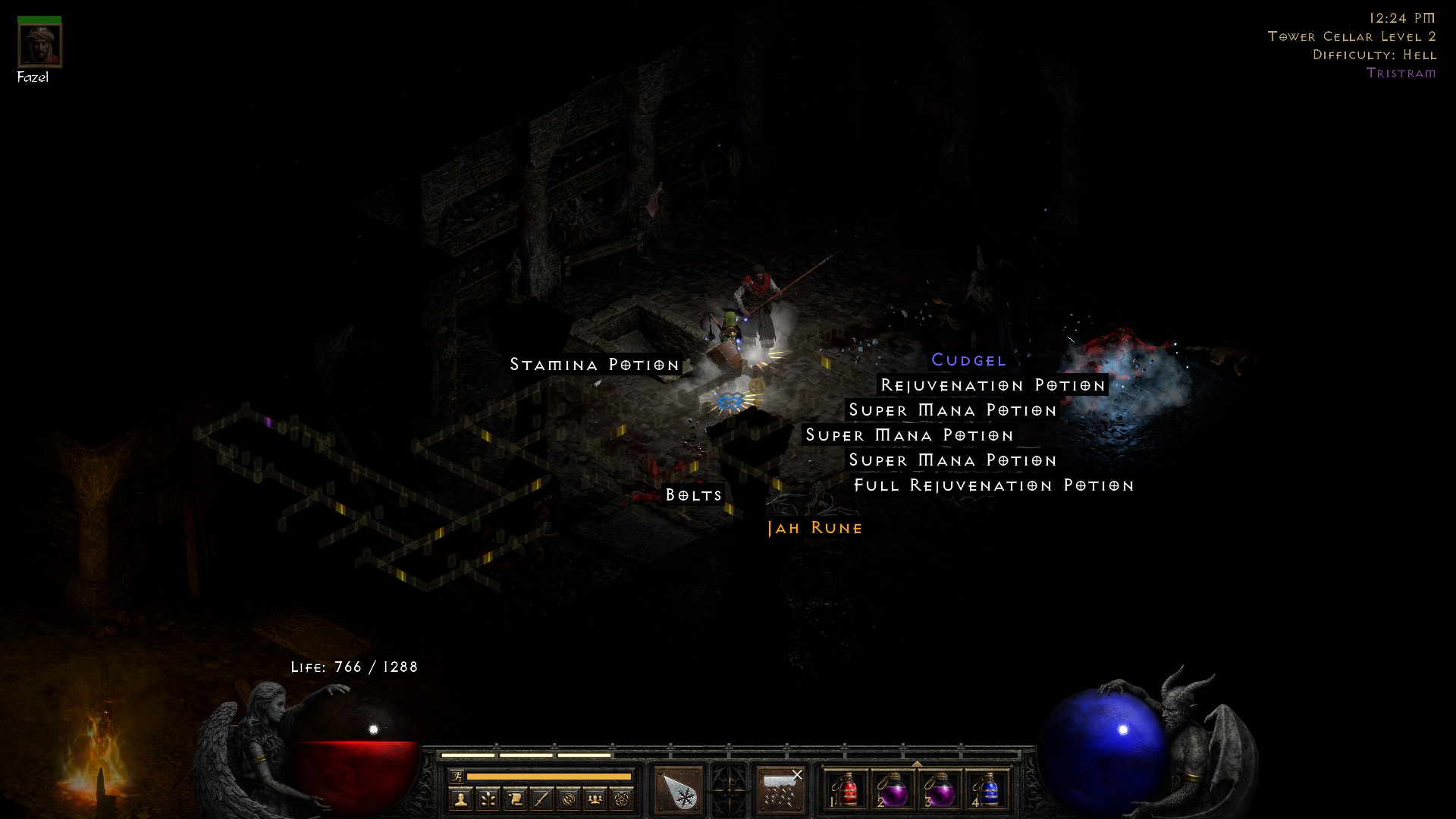Pick up the Full Rejuvenation Potion
1456x819 pixels.
tap(993, 485)
